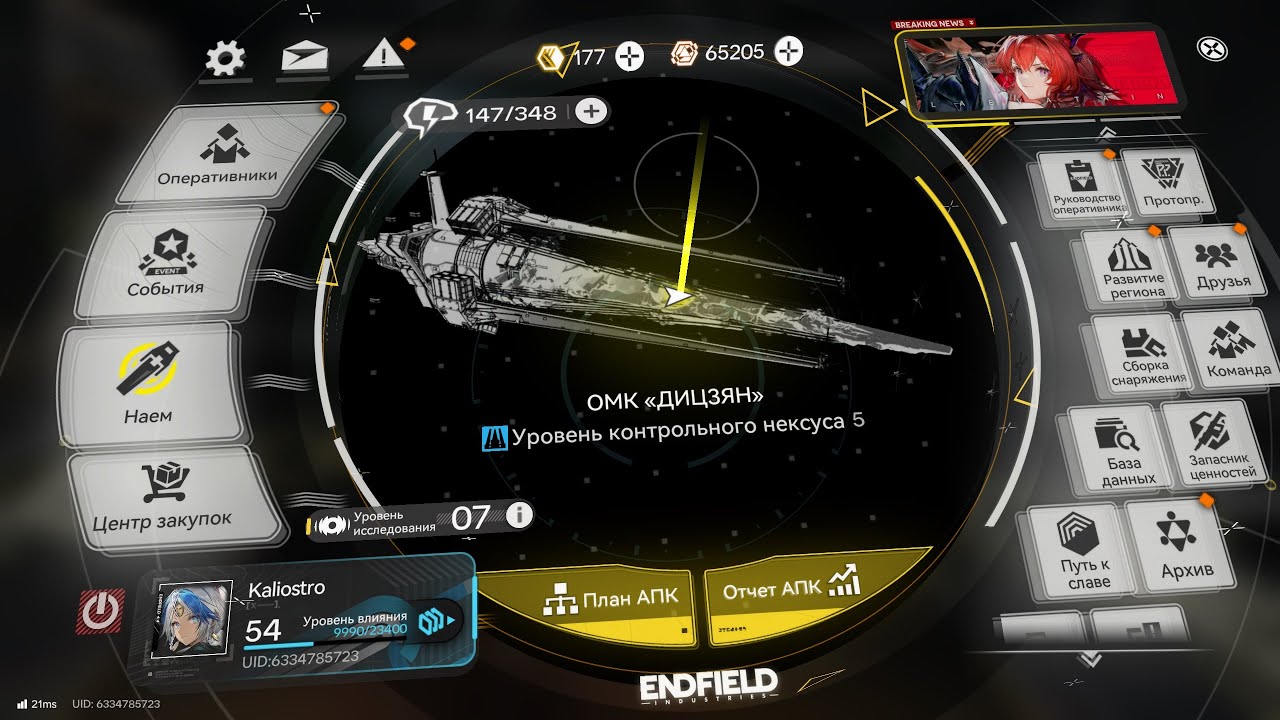Image resolution: width=1280 pixels, height=720 pixels.
Task: Show research level info icon
Action: point(519,516)
